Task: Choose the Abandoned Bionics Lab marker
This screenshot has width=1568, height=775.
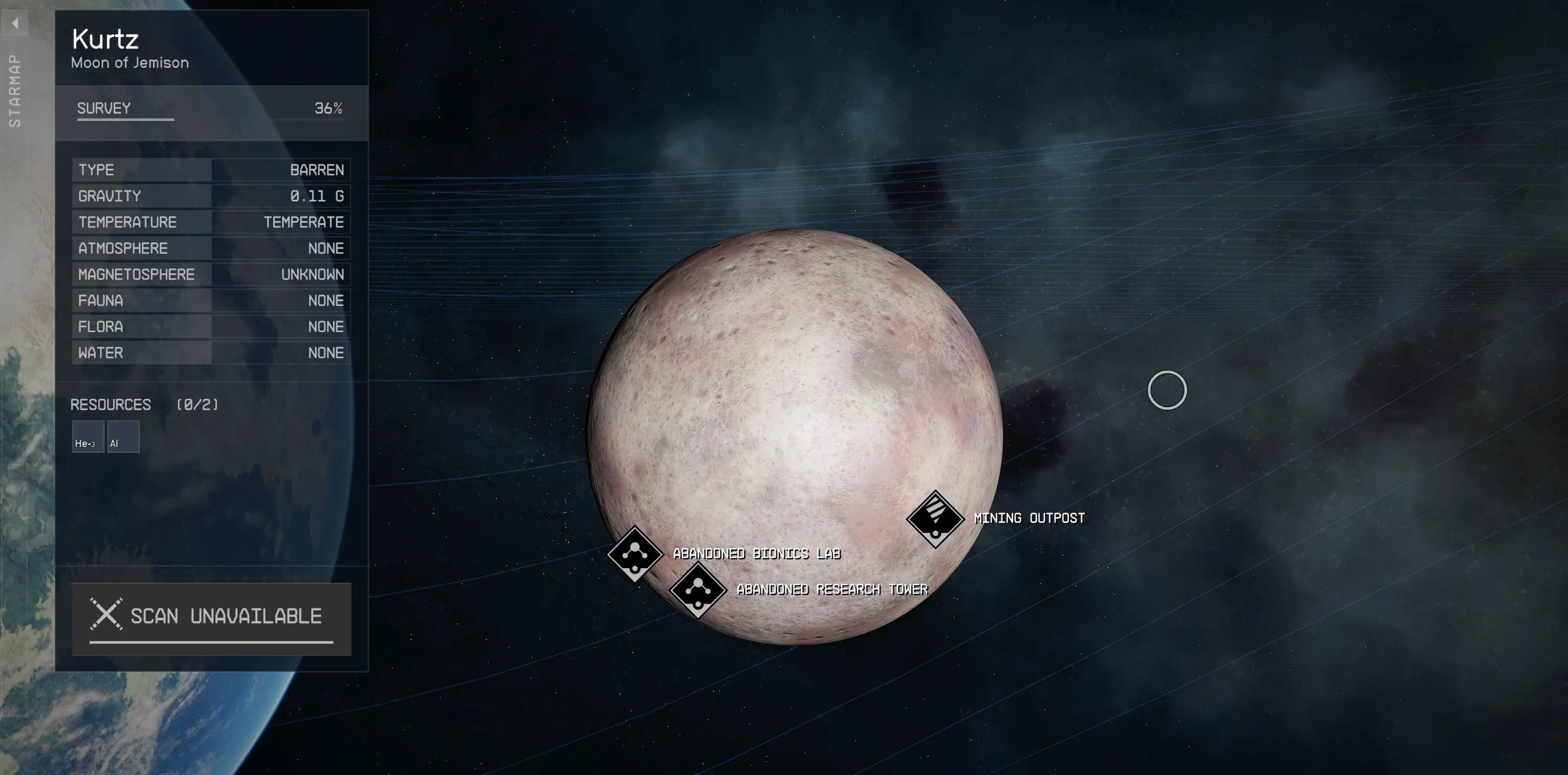Action: click(635, 553)
